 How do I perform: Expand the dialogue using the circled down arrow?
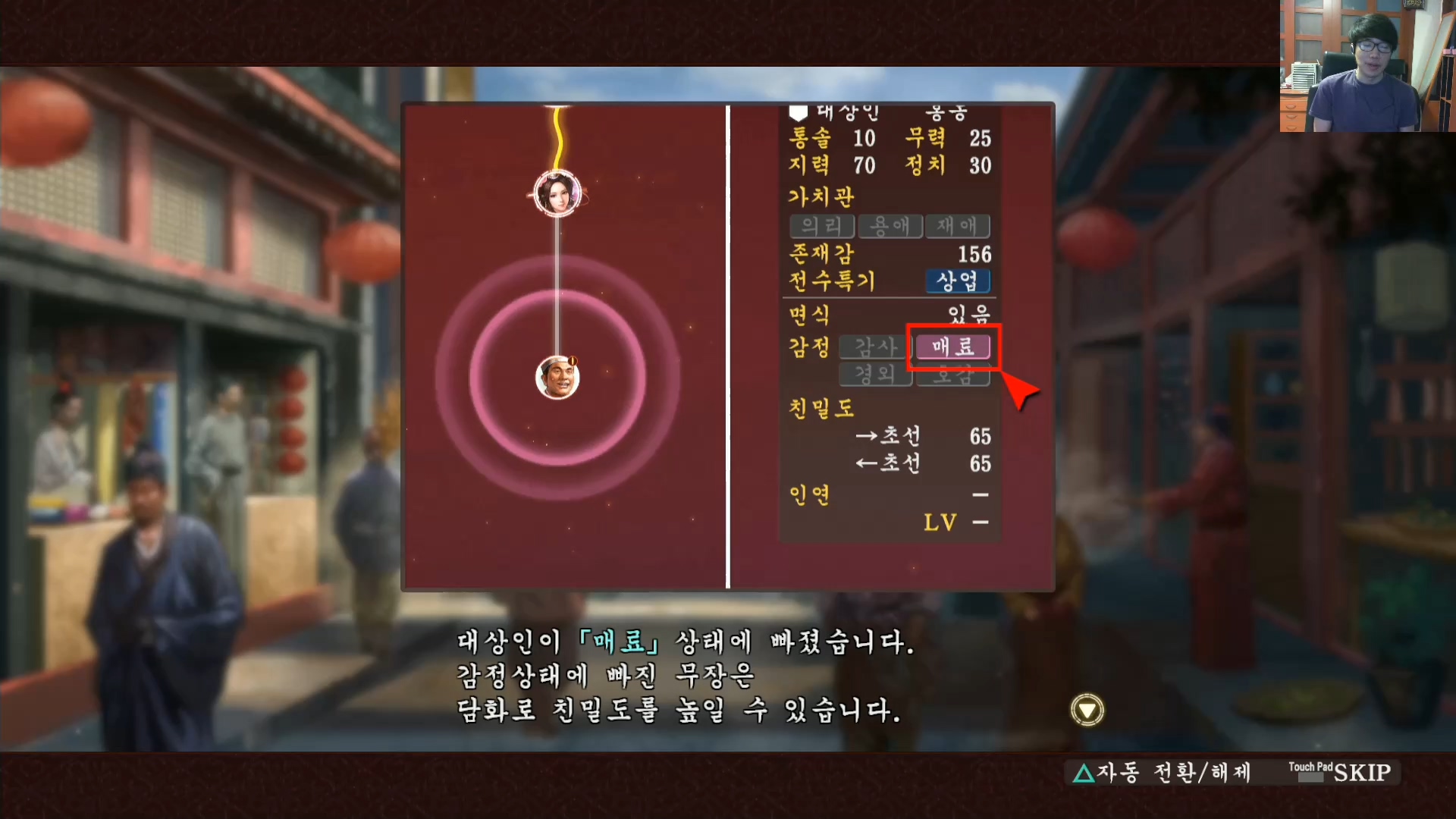(1086, 707)
